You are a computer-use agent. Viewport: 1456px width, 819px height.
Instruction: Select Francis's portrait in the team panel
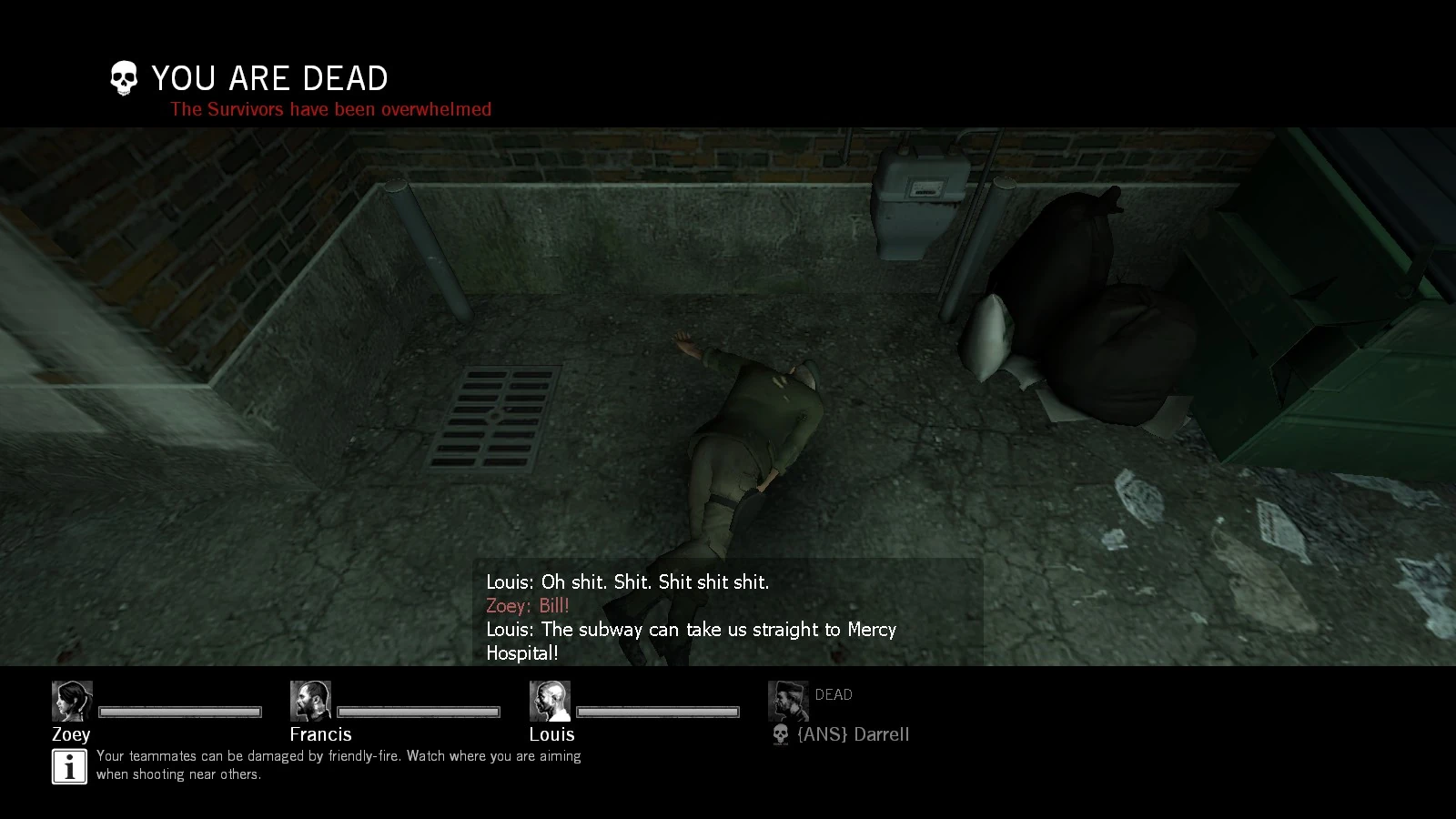(310, 701)
